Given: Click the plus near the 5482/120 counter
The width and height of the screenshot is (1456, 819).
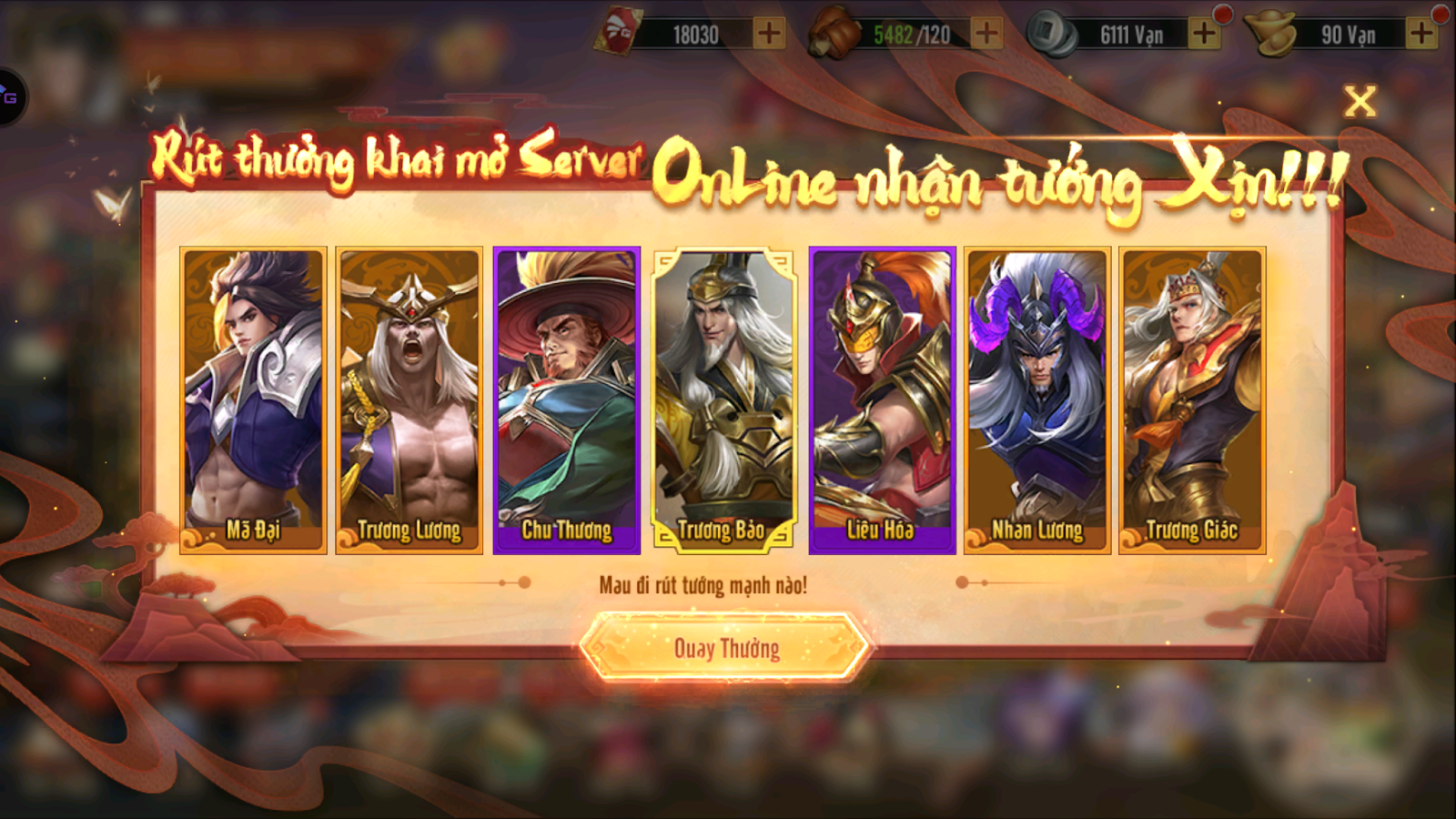Looking at the screenshot, I should pyautogui.click(x=986, y=35).
